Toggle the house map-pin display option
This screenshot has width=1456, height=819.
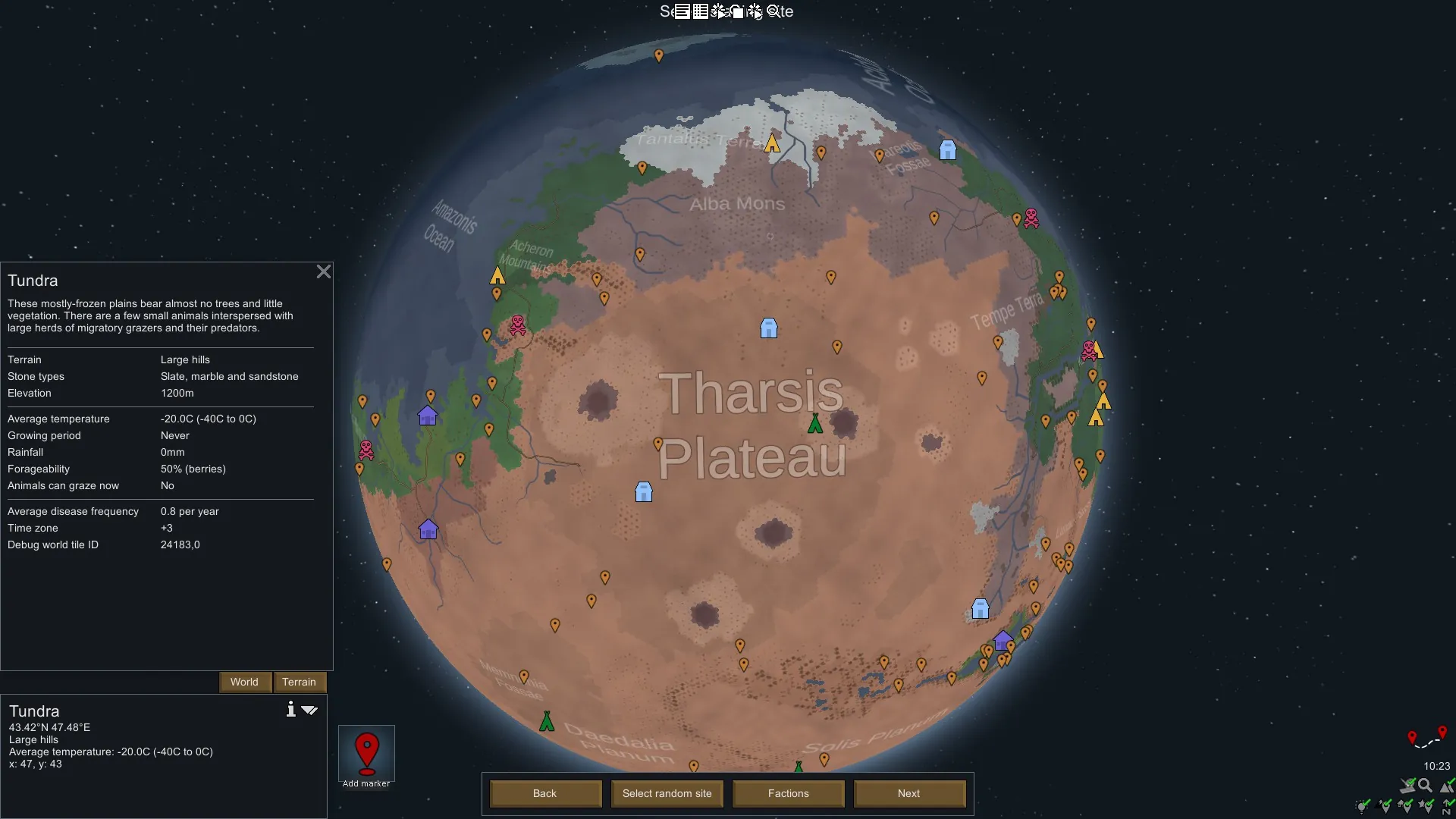[1405, 806]
